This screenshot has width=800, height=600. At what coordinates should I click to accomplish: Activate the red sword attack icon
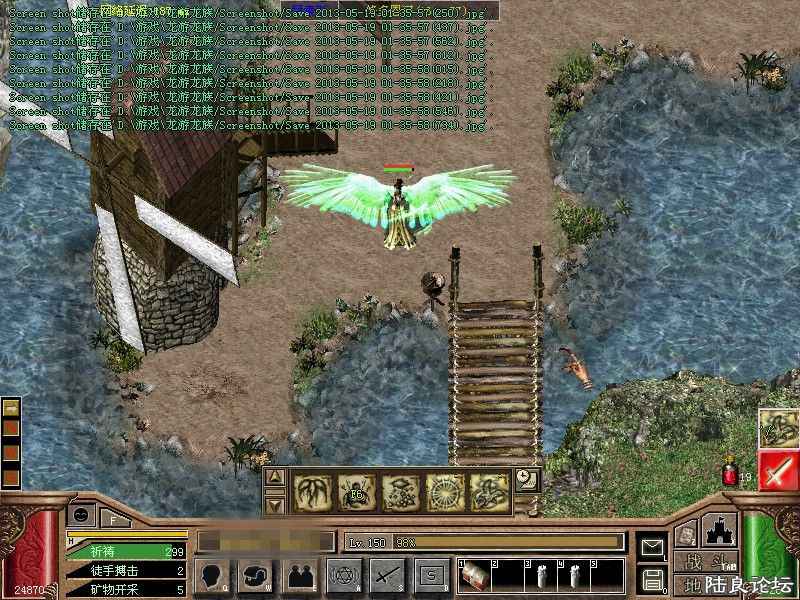(778, 471)
